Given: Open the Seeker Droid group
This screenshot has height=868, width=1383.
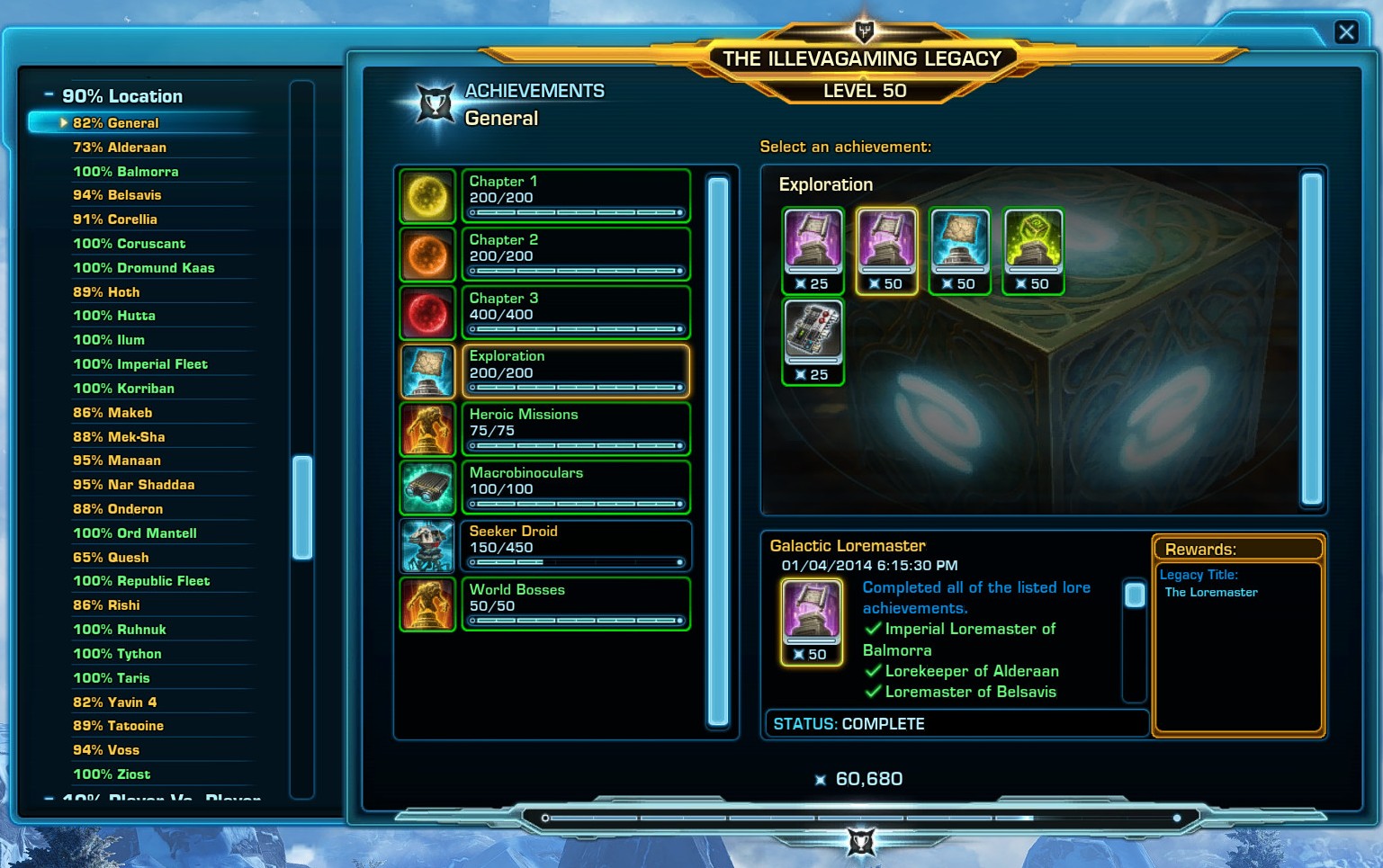Looking at the screenshot, I should (575, 546).
